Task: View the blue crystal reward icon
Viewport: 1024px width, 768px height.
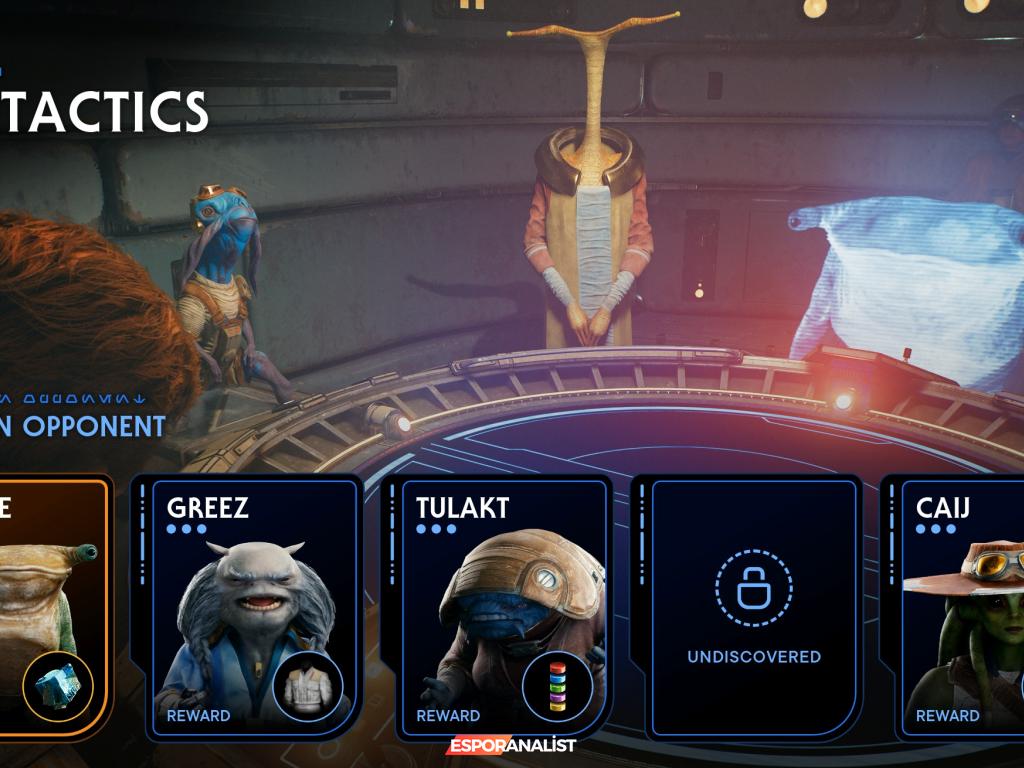Action: (x=59, y=687)
